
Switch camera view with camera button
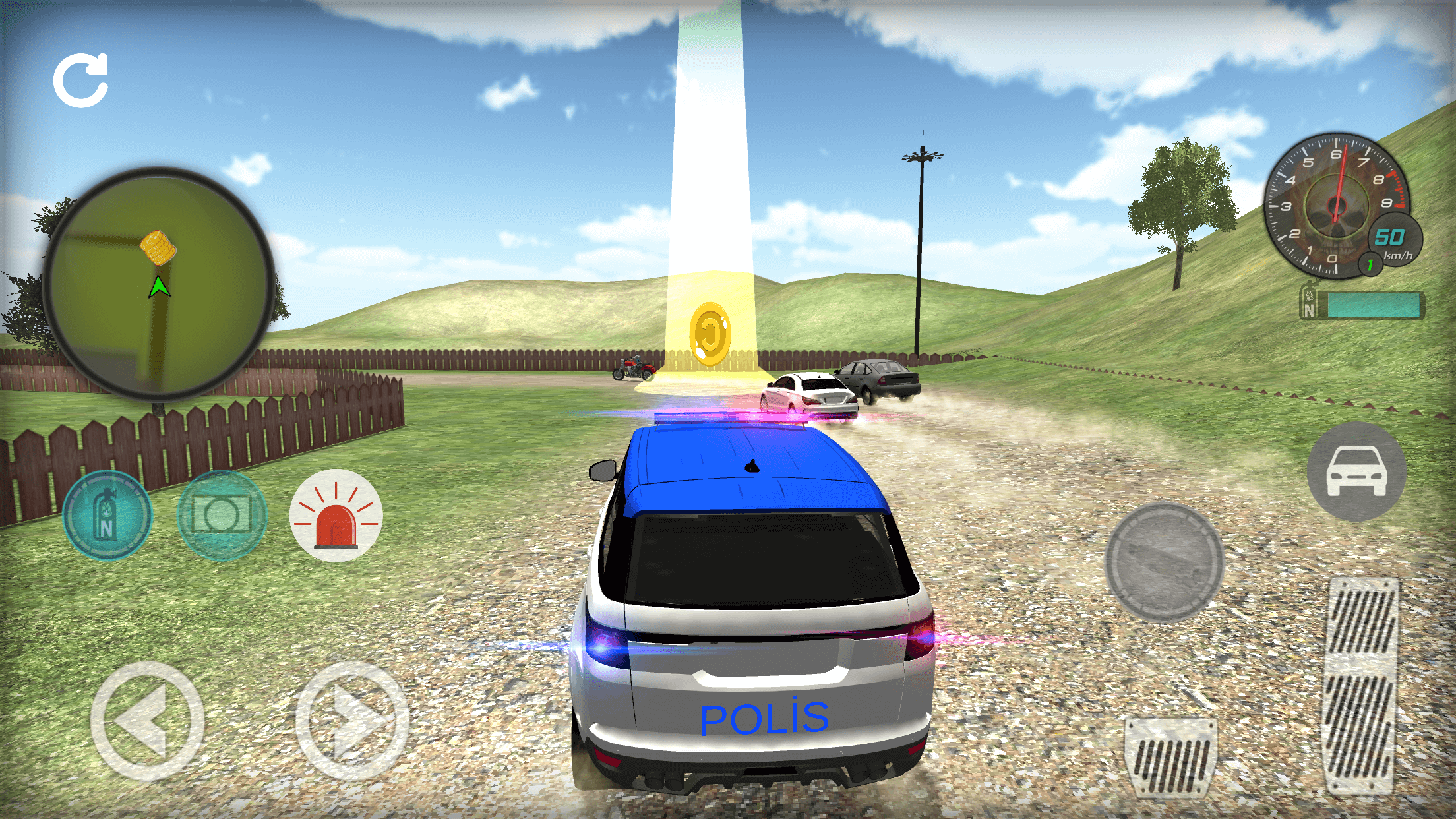point(222,515)
